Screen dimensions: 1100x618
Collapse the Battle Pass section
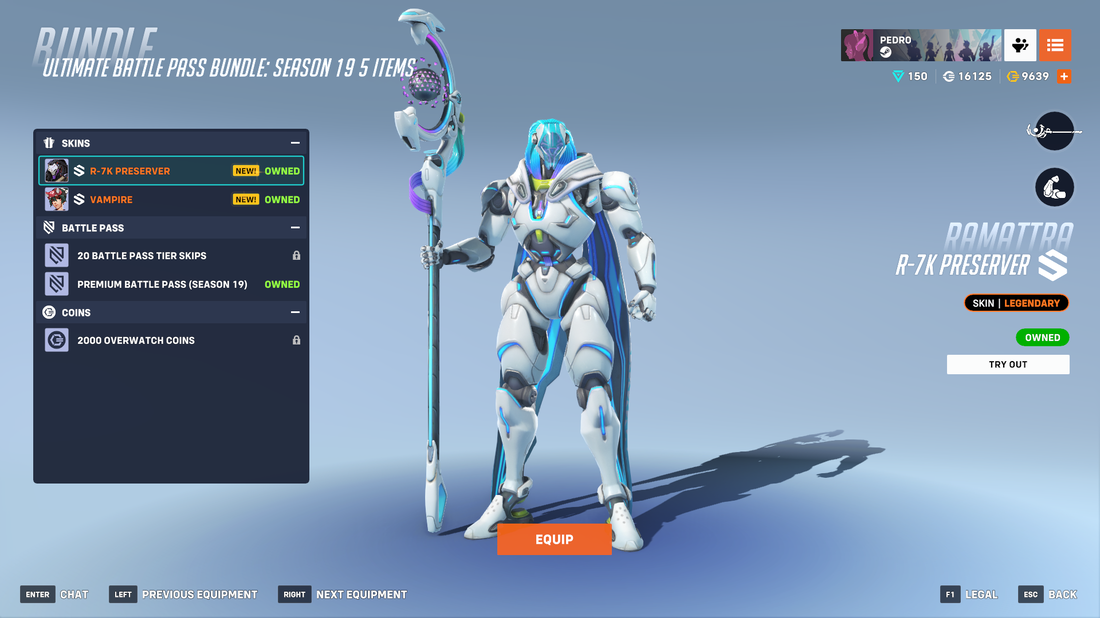295,228
